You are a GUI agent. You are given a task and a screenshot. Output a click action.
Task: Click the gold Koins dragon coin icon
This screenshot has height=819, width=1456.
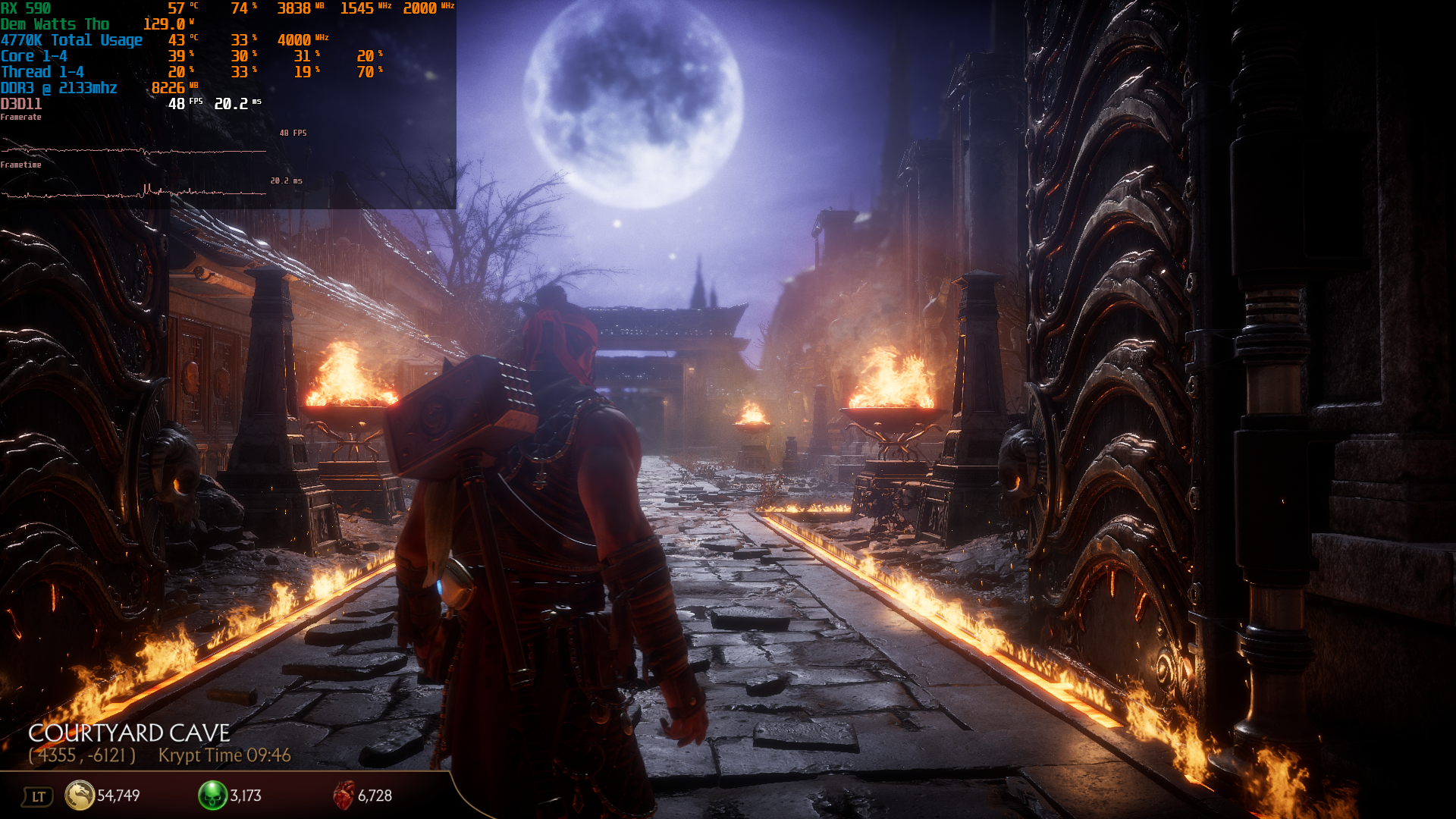point(79,795)
